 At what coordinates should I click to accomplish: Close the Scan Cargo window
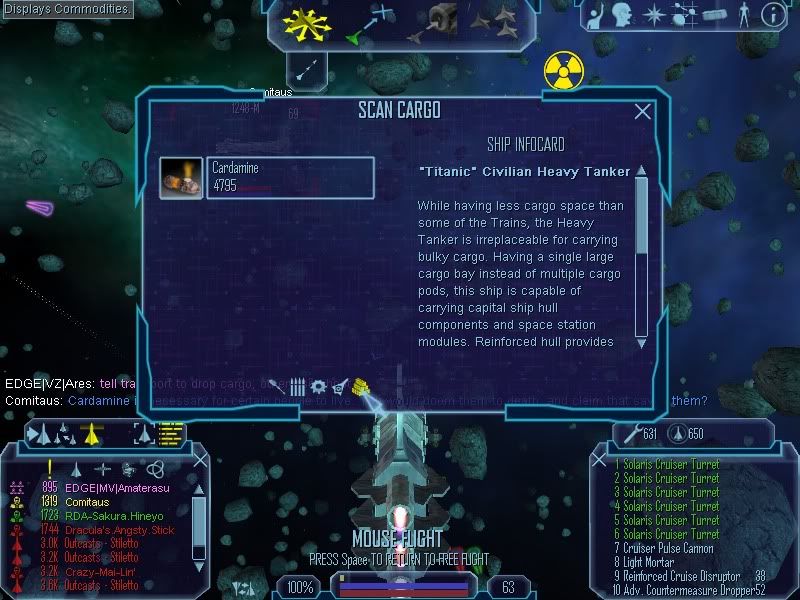(643, 112)
